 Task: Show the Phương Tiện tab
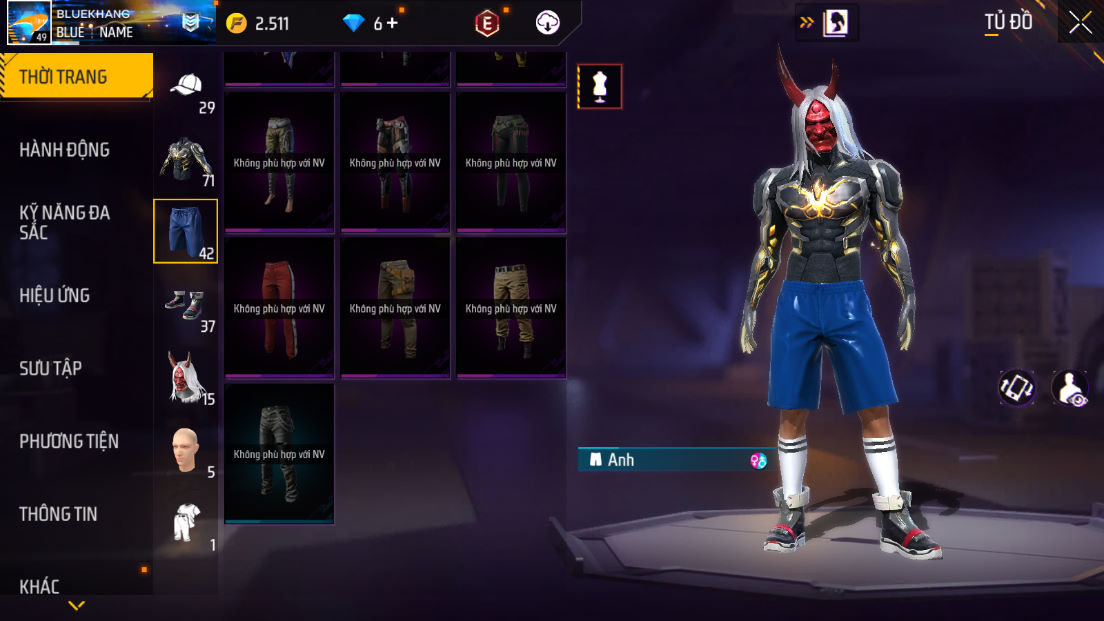point(69,441)
